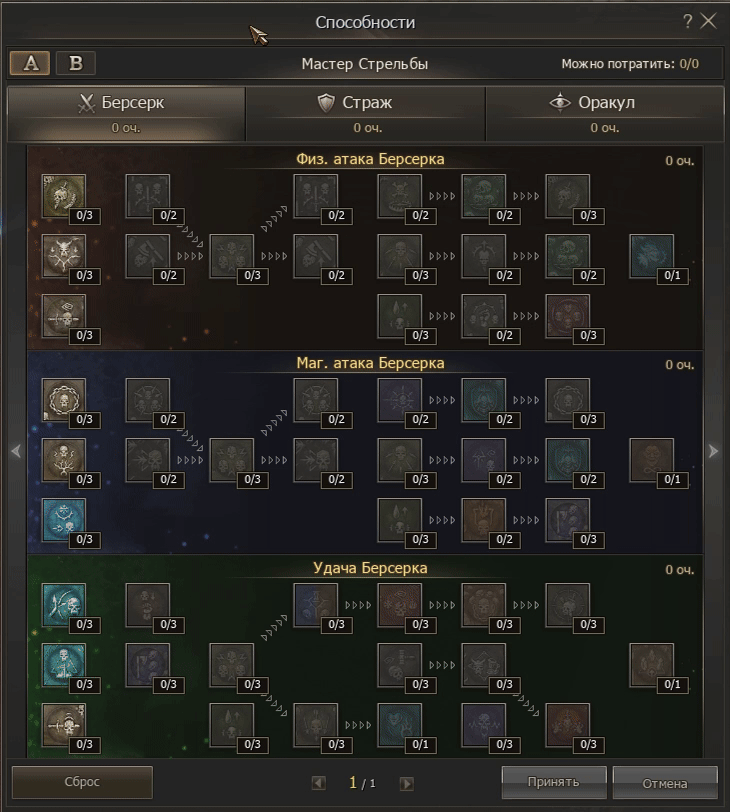Select ability preset A
Viewport: 730px width, 812px height.
[x=30, y=63]
